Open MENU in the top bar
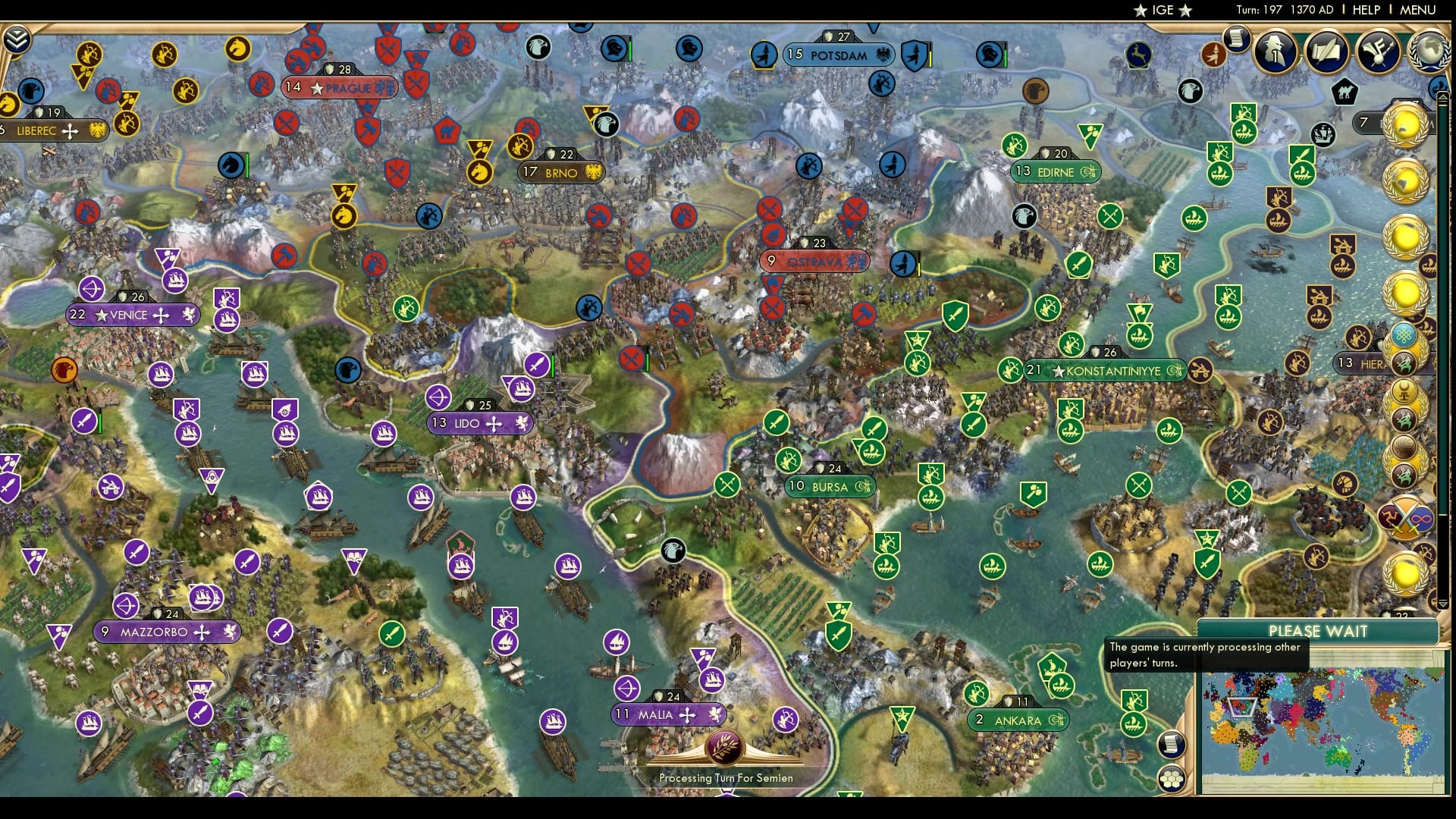 (1419, 11)
